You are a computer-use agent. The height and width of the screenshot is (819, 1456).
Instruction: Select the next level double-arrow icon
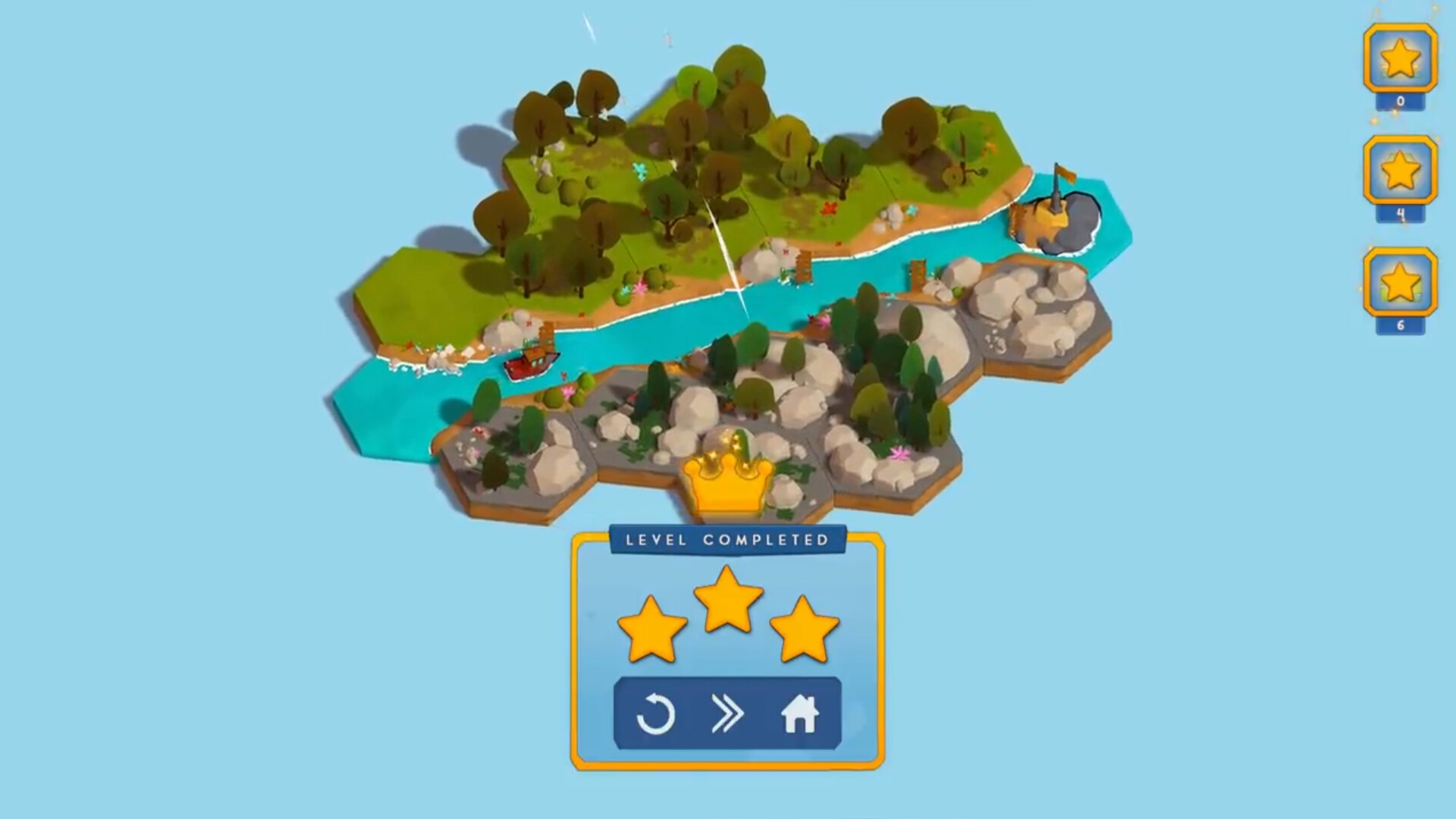point(726,714)
